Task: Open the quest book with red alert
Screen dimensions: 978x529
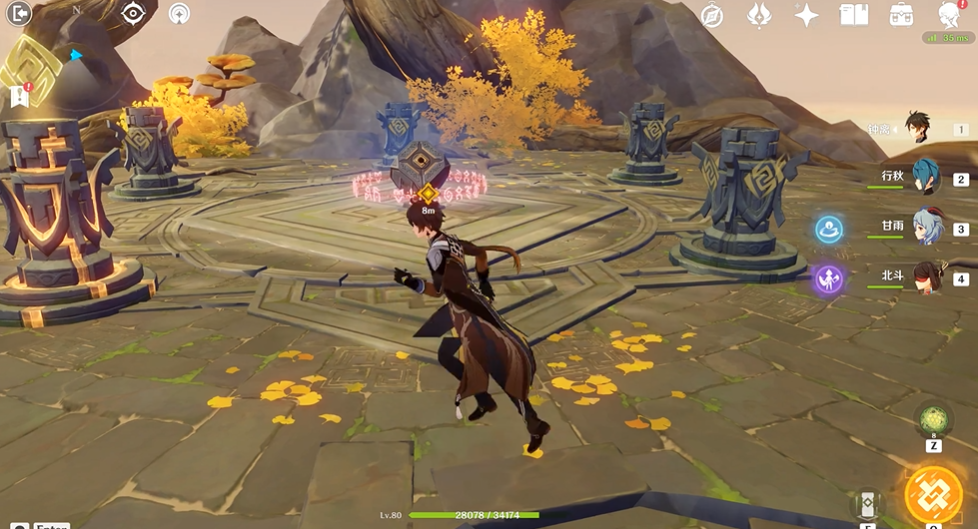Action: (17, 96)
